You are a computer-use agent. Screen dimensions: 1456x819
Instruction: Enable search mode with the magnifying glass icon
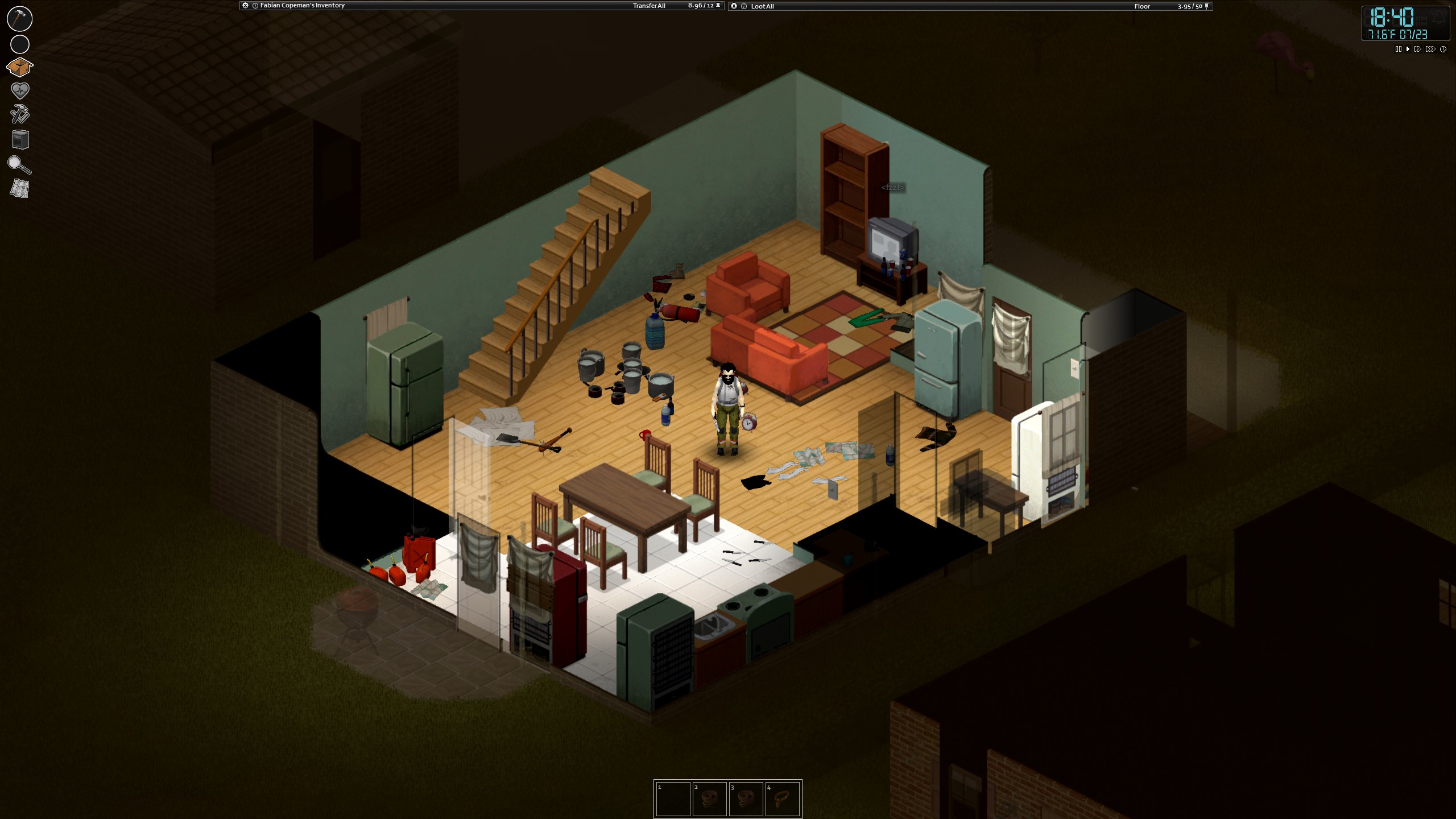point(19,165)
